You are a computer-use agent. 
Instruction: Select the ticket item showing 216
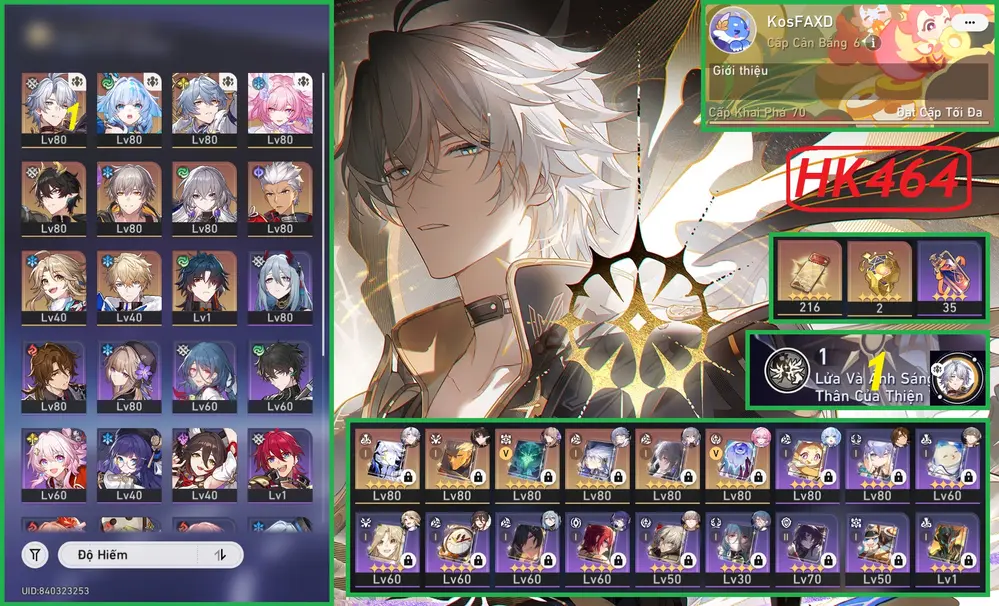(810, 276)
